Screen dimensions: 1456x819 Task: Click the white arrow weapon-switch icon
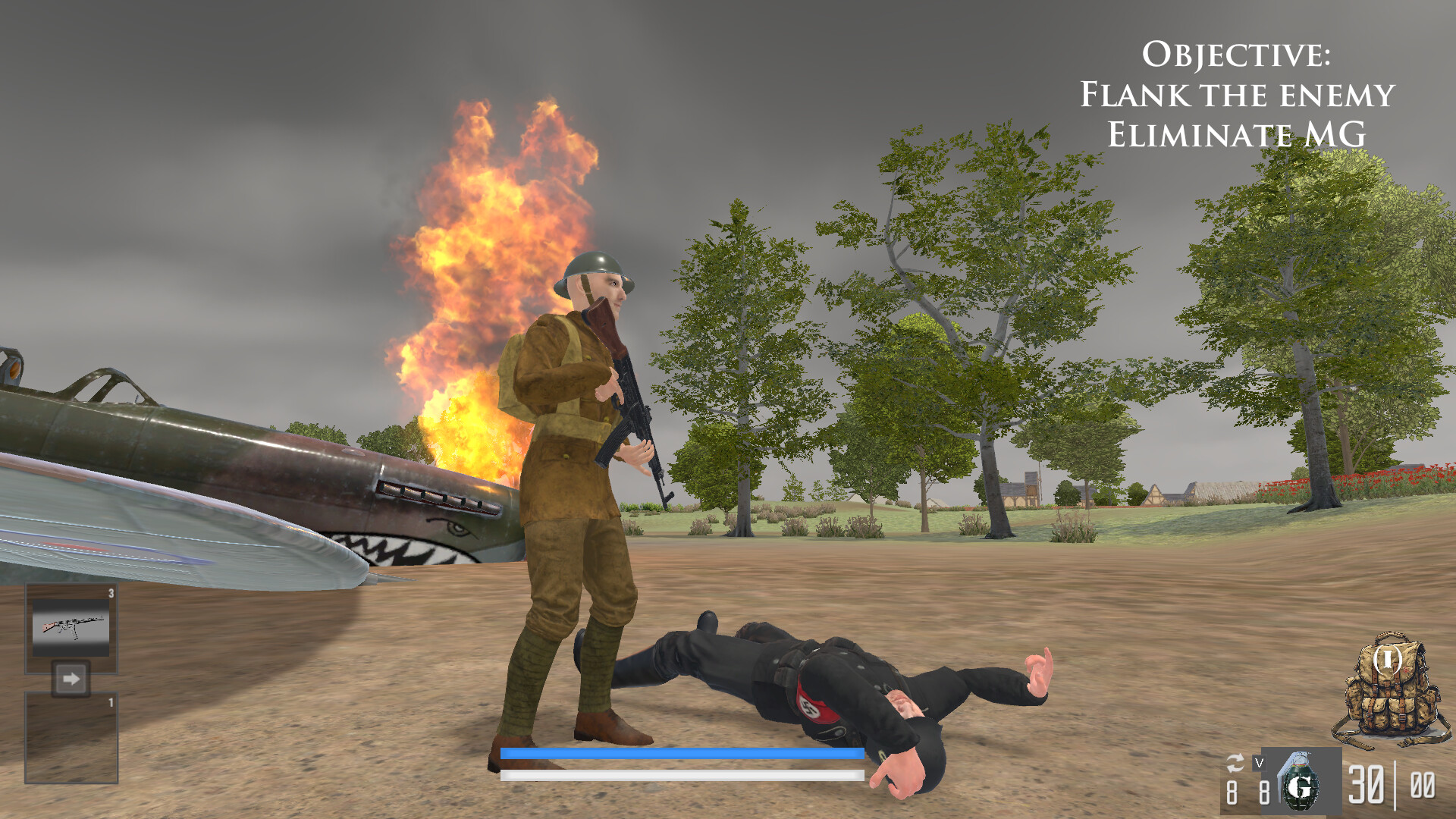[72, 681]
